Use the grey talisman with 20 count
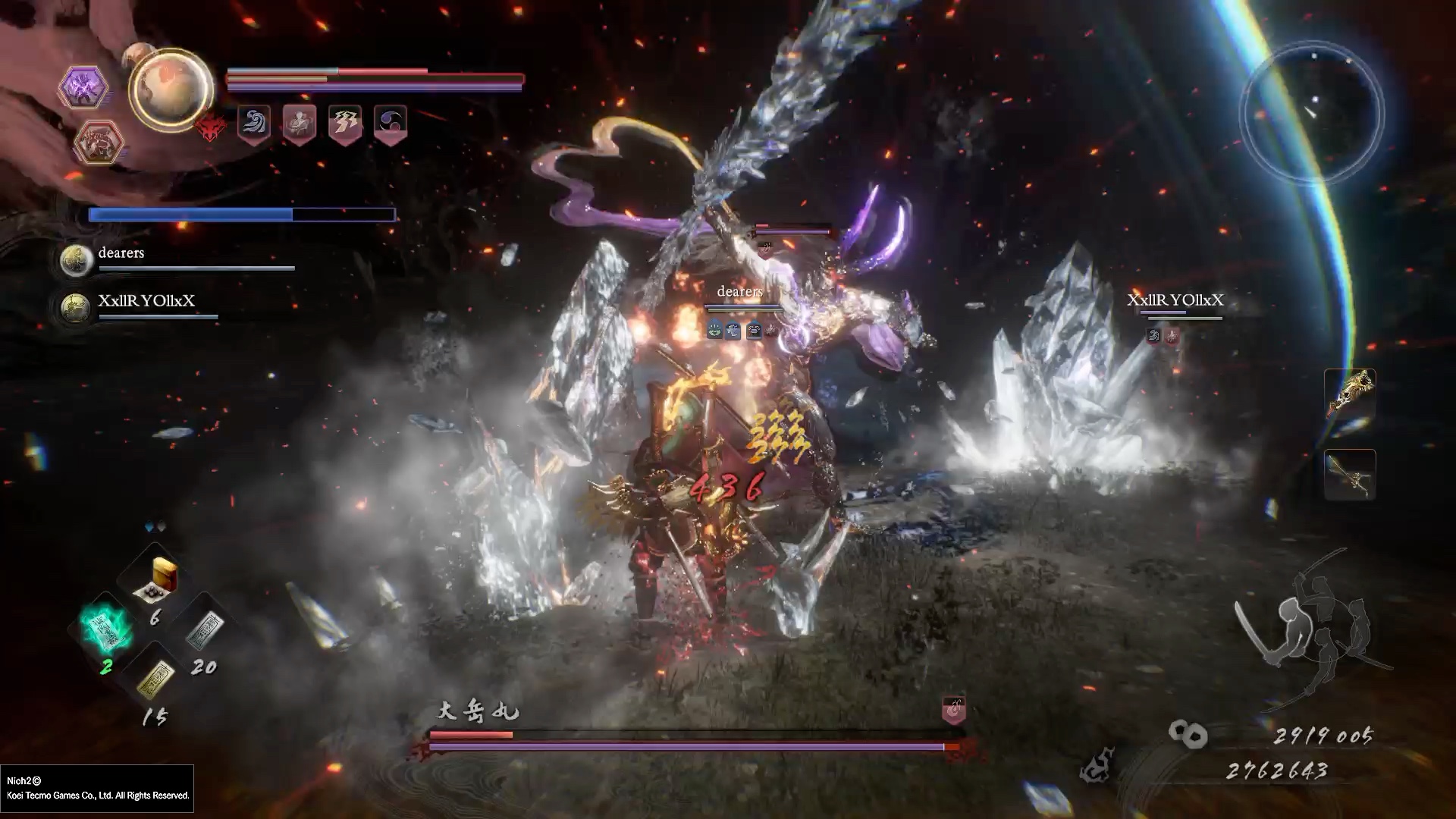Screen dimensions: 1456x819 [x=203, y=631]
